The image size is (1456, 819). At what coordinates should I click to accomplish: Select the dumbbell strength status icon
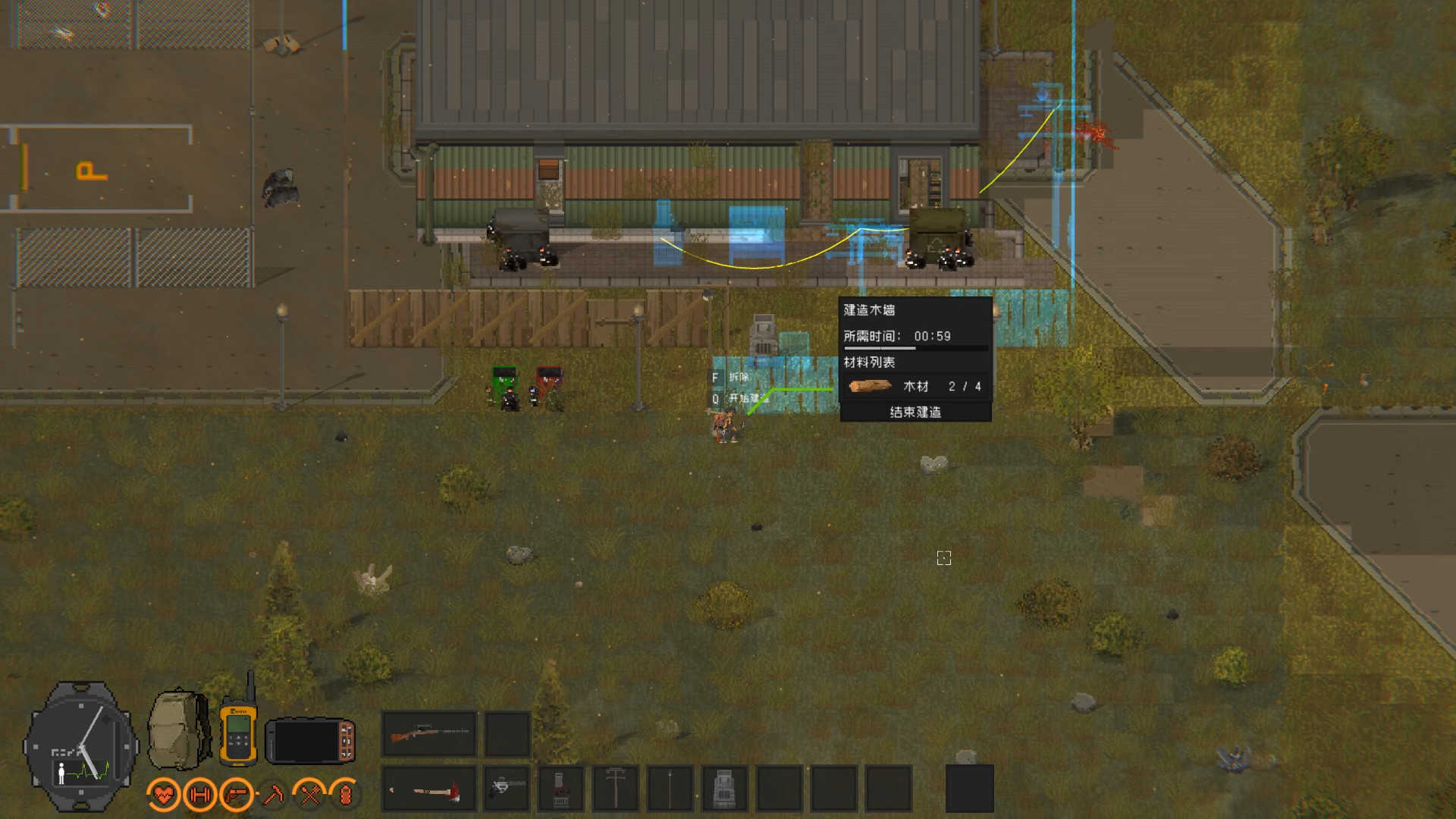coord(199,794)
